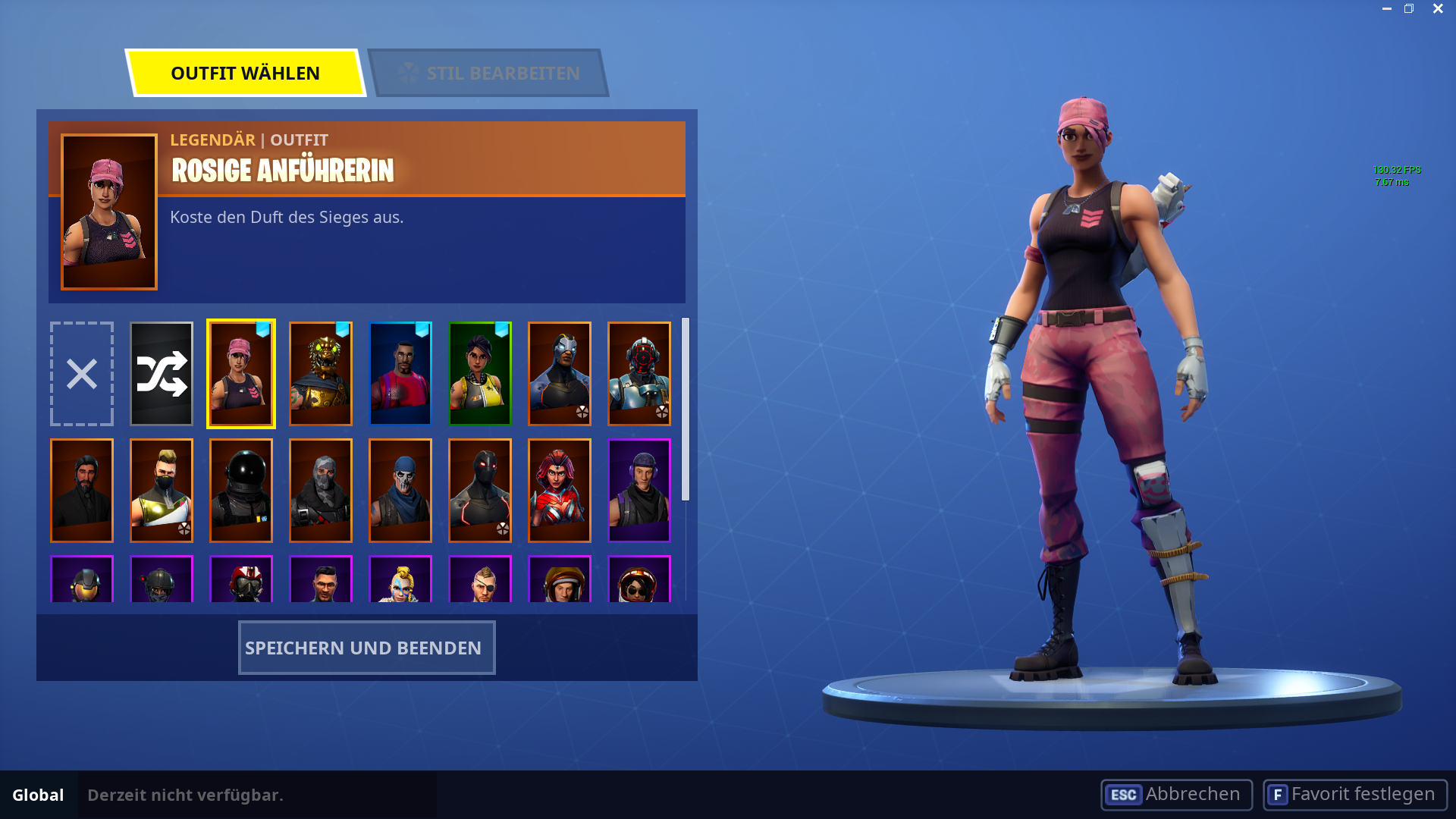Click the Rosige Anführerin portrait in the header
The image size is (1456, 819).
coord(108,210)
